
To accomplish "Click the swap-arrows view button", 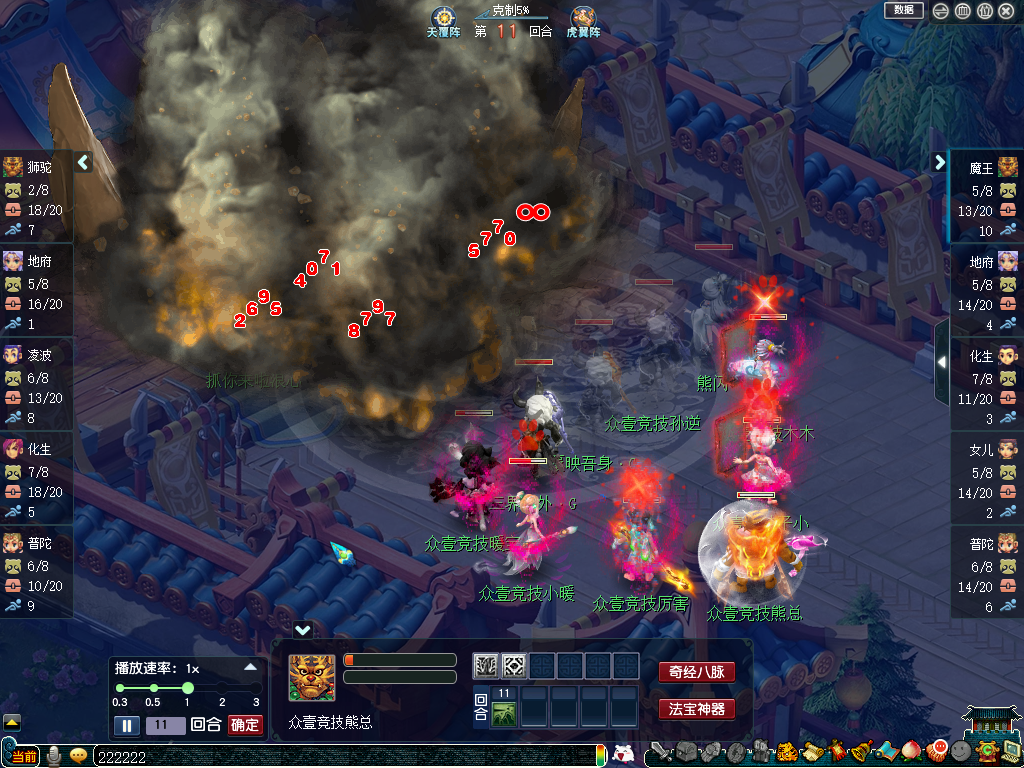I will click(940, 11).
